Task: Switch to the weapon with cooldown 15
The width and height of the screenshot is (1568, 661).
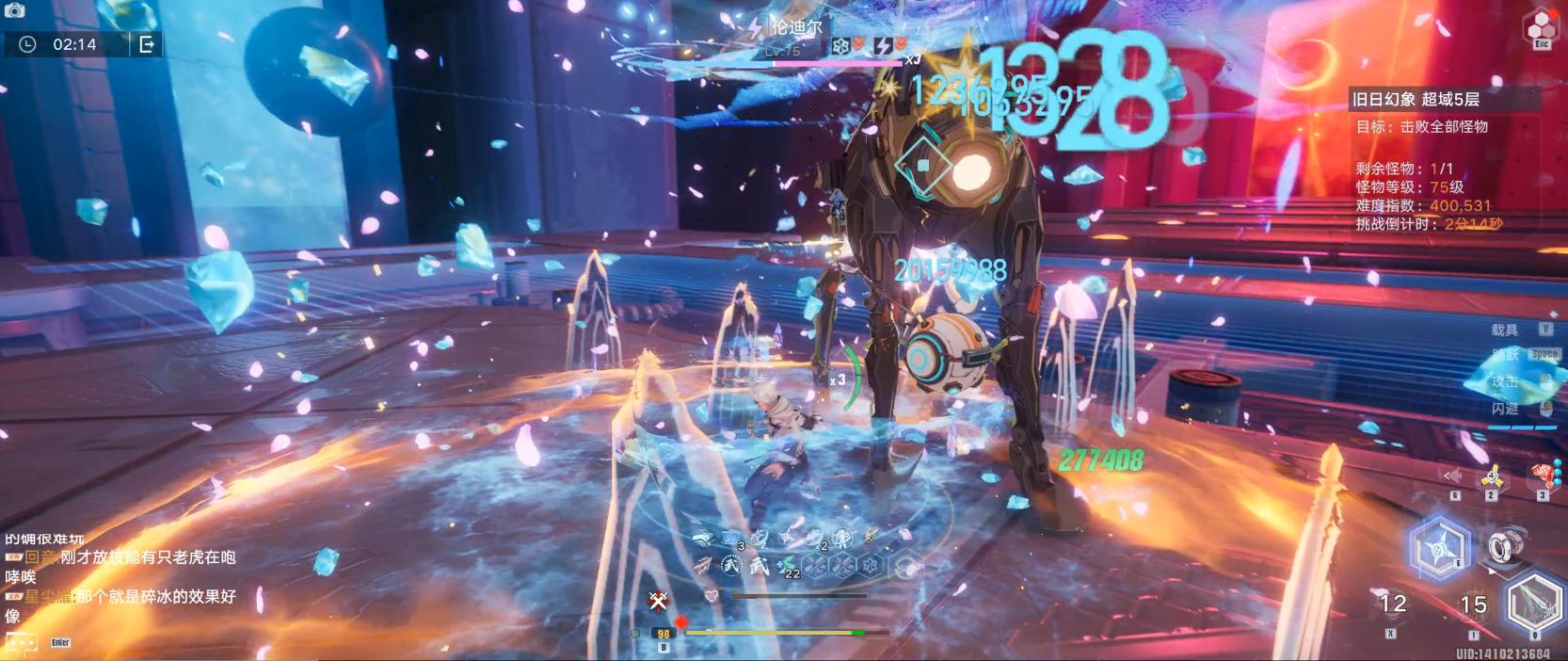Action: point(1473,606)
